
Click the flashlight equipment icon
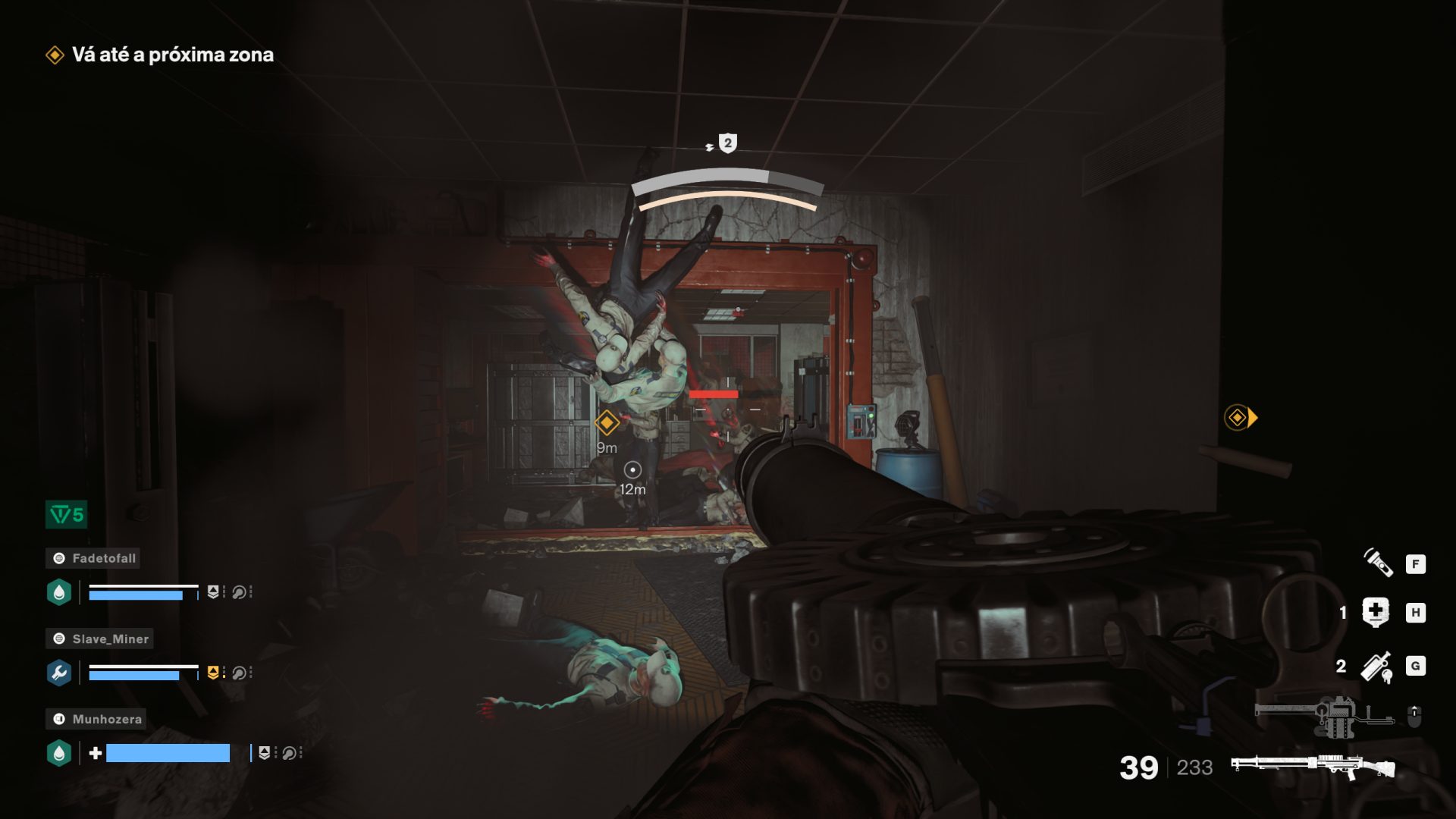(x=1378, y=563)
